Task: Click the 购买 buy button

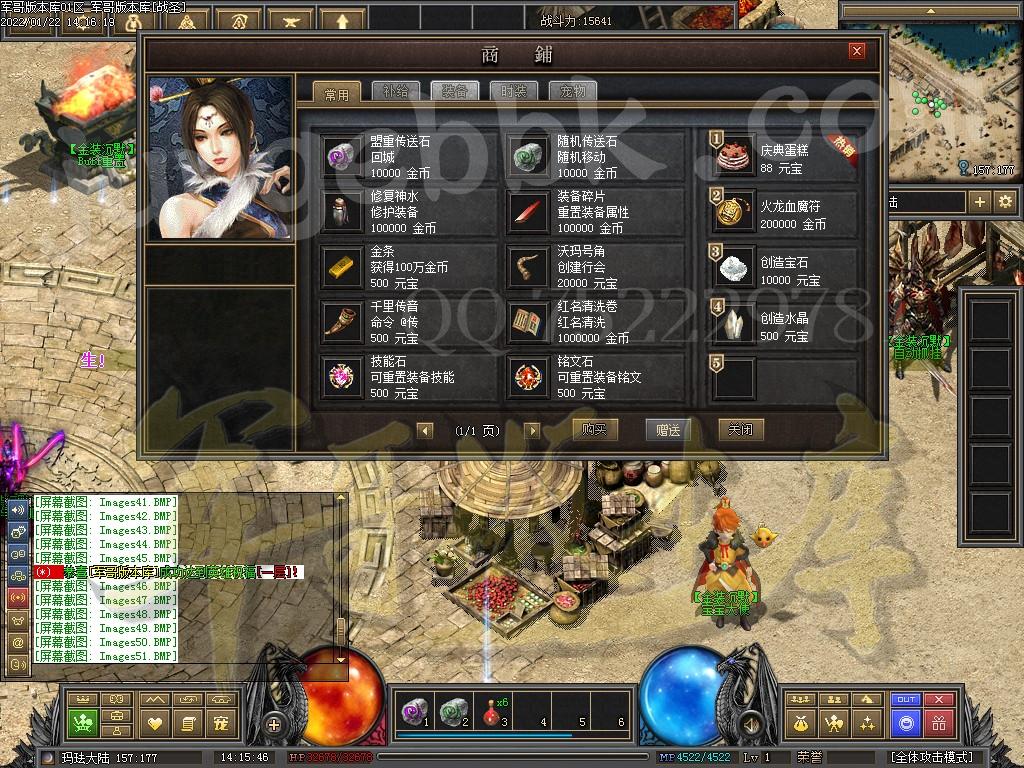Action: click(595, 430)
